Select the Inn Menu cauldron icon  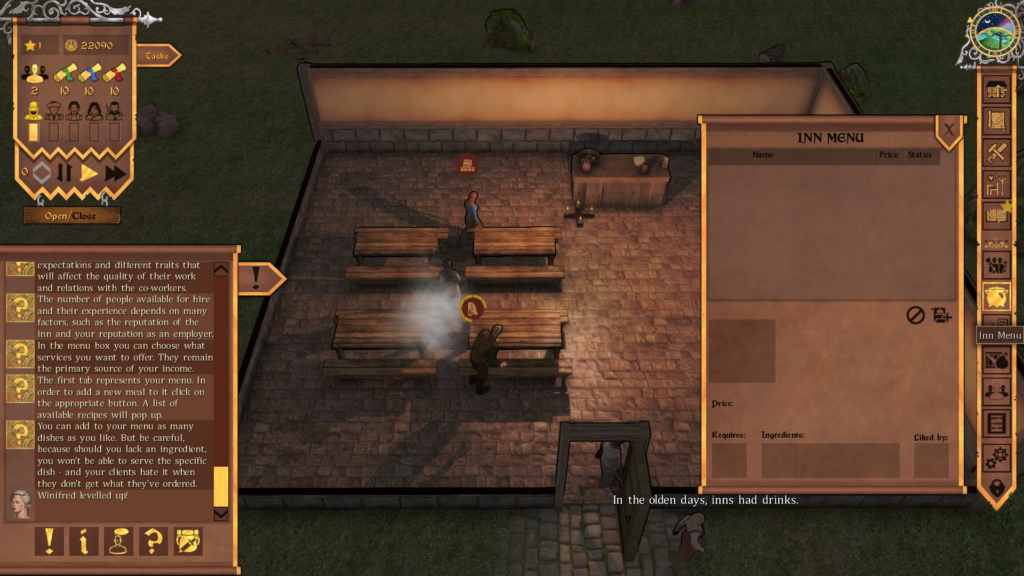tap(996, 295)
